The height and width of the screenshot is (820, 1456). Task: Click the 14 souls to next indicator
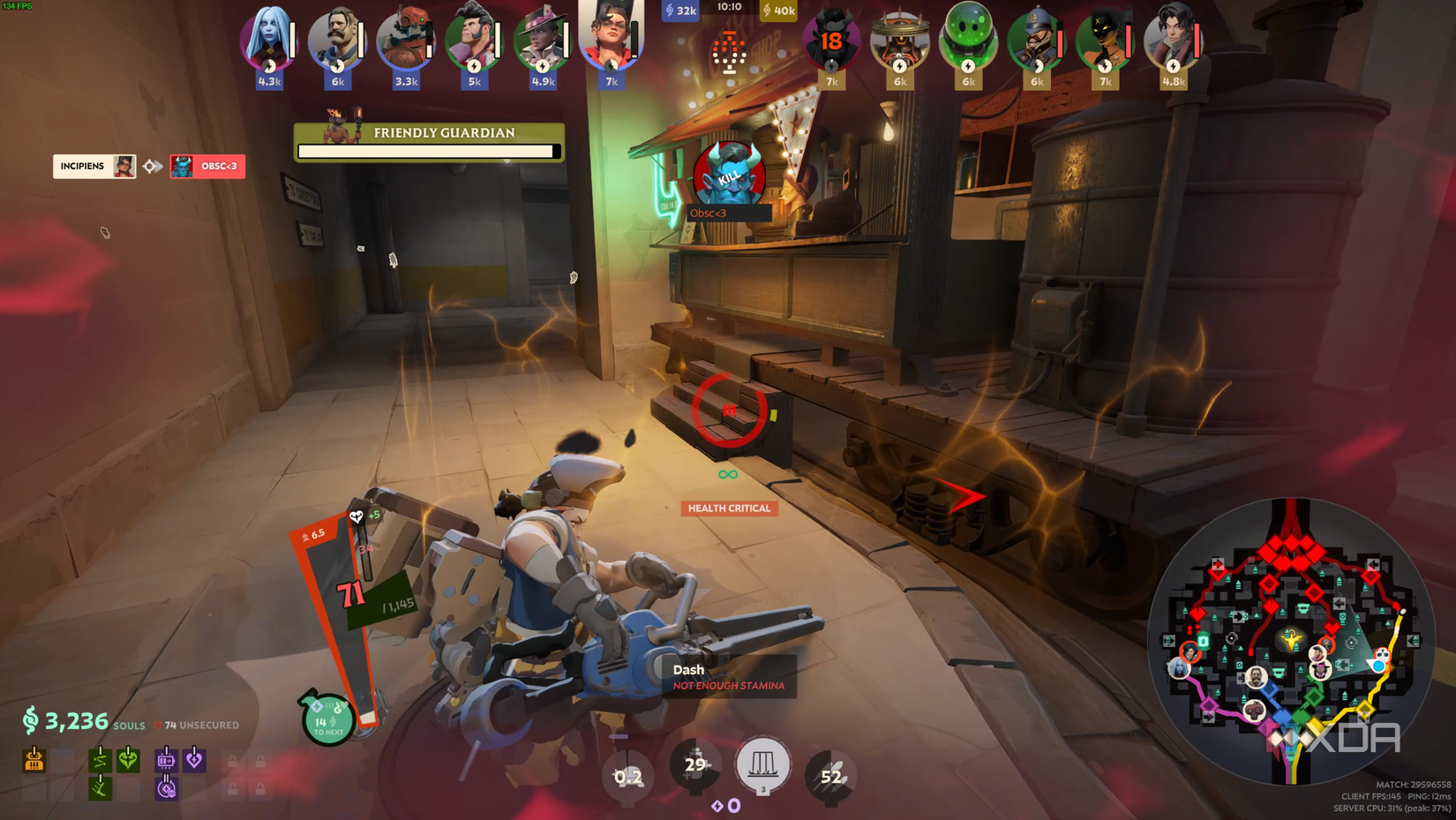coord(328,722)
